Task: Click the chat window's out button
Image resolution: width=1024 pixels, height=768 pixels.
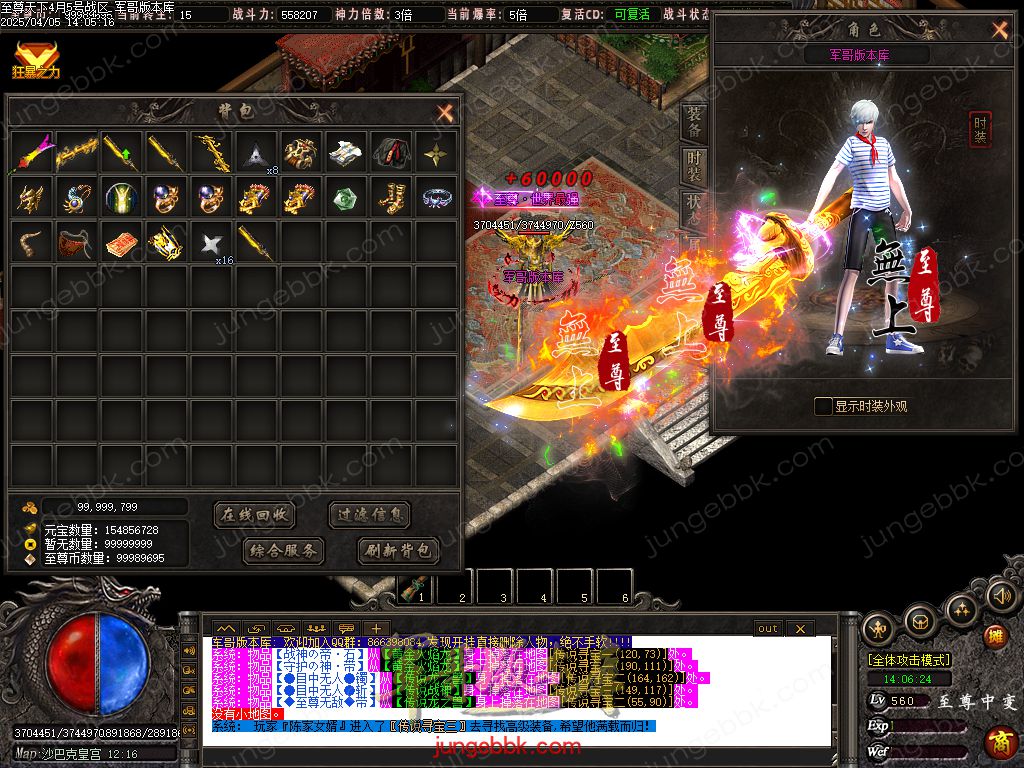Action: [767, 628]
